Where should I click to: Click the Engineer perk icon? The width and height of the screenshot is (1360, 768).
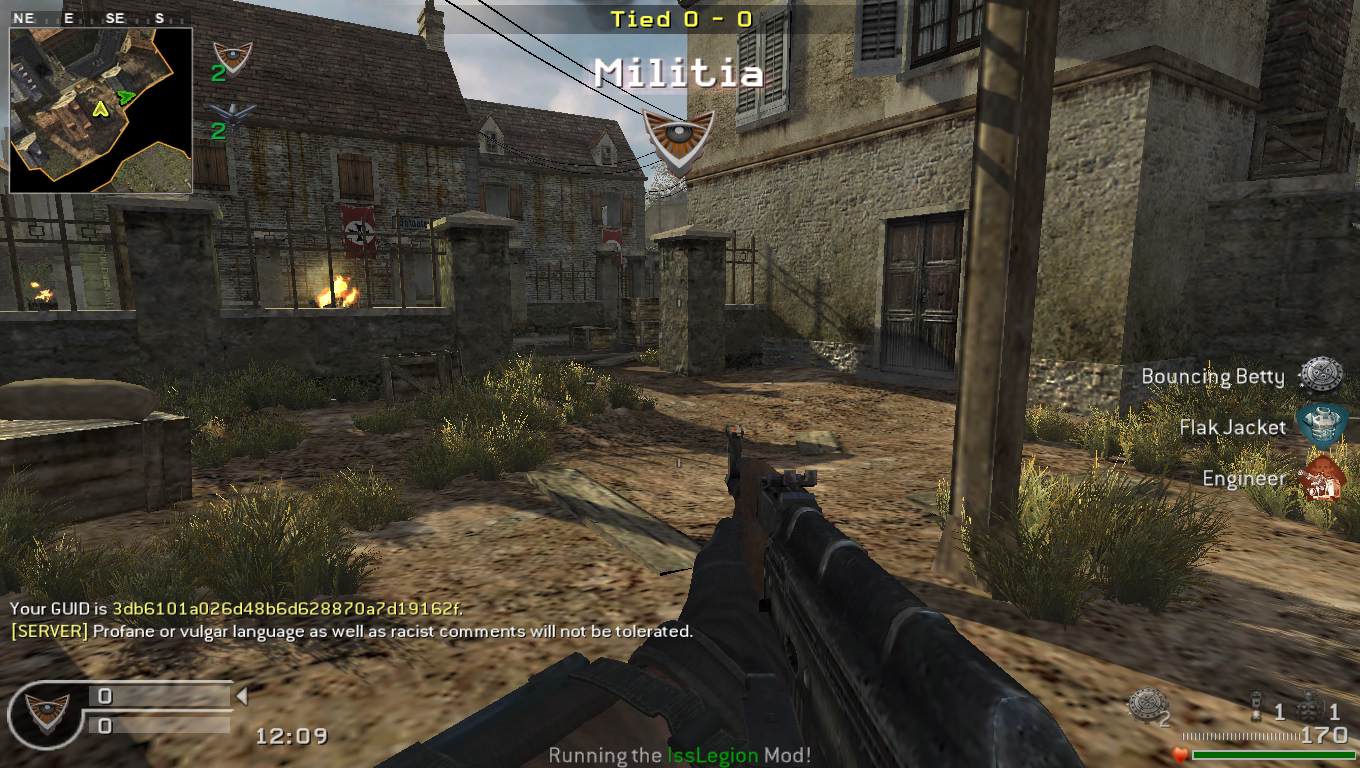(1320, 478)
